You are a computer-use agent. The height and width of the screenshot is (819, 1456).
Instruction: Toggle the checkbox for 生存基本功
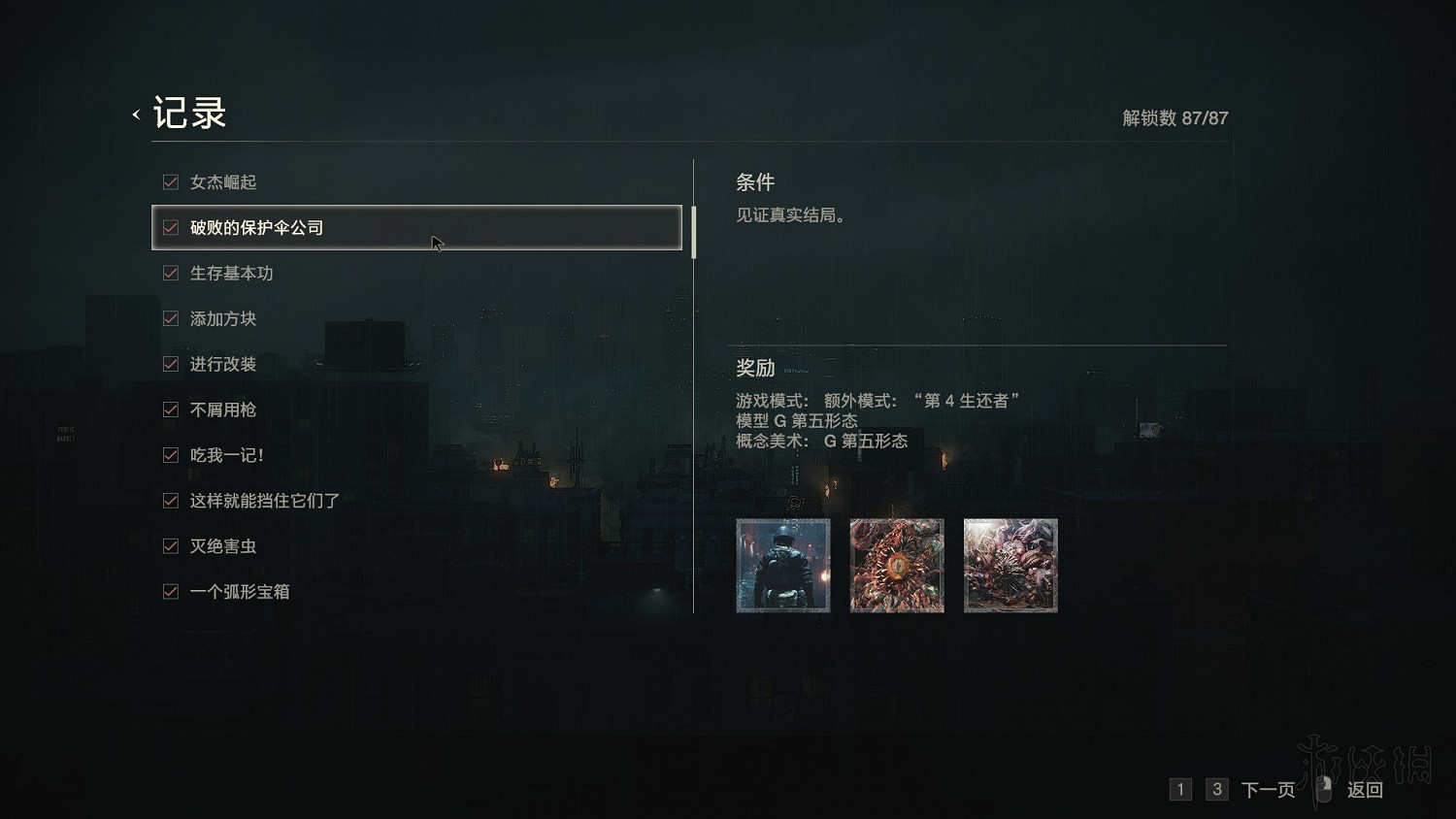point(170,273)
